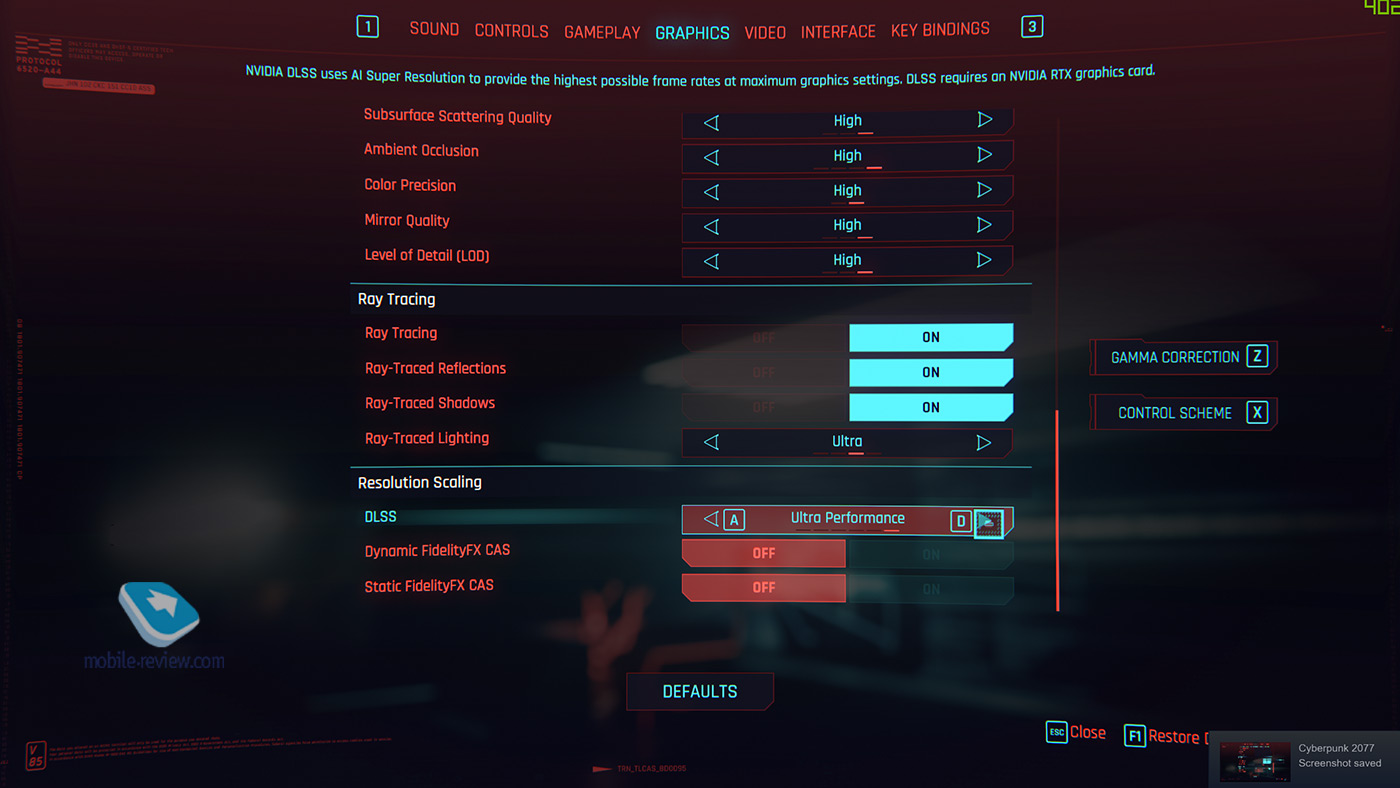Open the Controls tab
Viewport: 1400px width, 788px height.
pyautogui.click(x=511, y=31)
